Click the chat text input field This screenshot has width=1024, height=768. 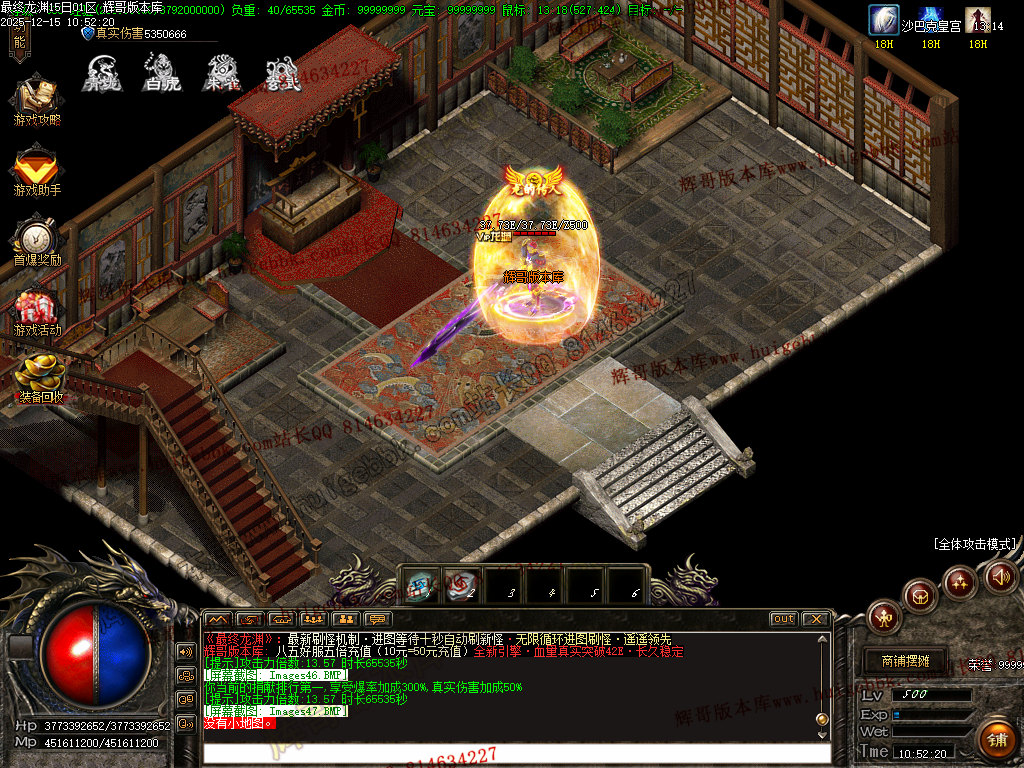(515, 752)
